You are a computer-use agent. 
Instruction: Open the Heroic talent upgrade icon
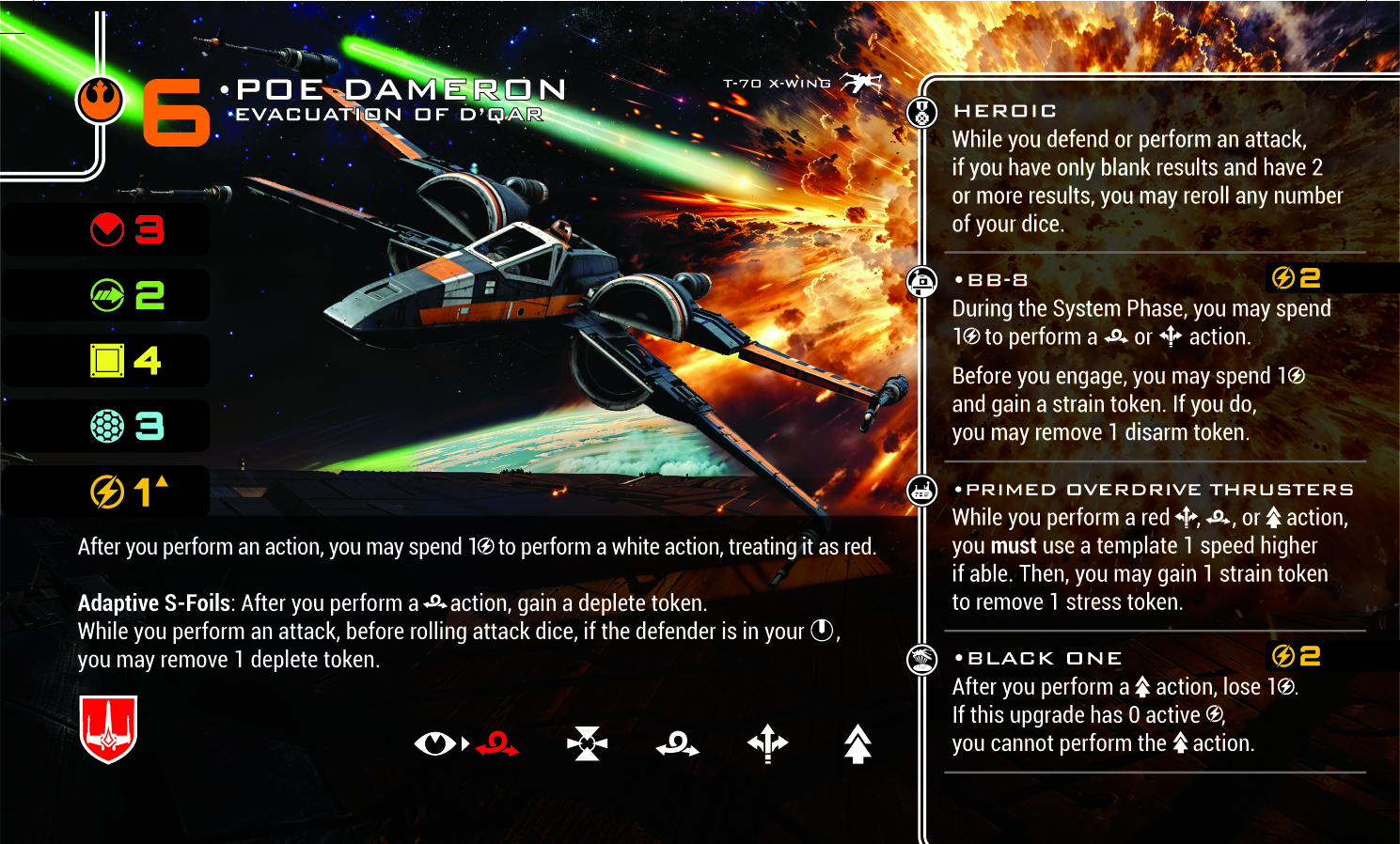tap(921, 113)
